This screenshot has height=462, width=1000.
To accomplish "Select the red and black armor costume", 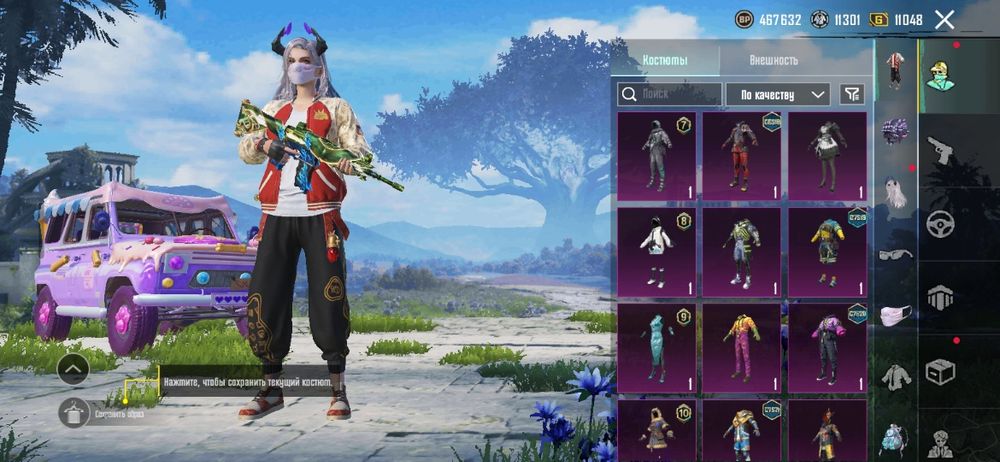I will point(741,153).
